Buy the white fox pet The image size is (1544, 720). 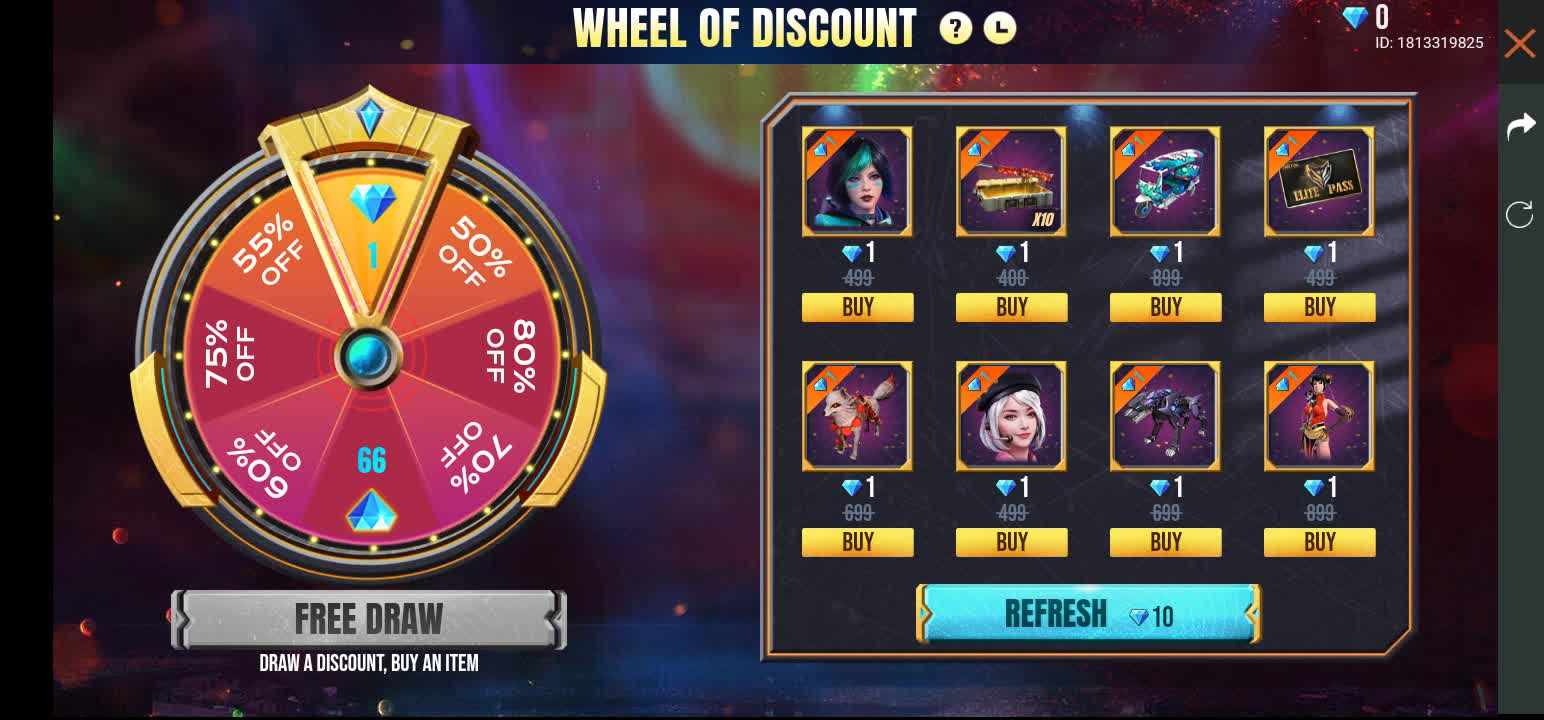857,542
